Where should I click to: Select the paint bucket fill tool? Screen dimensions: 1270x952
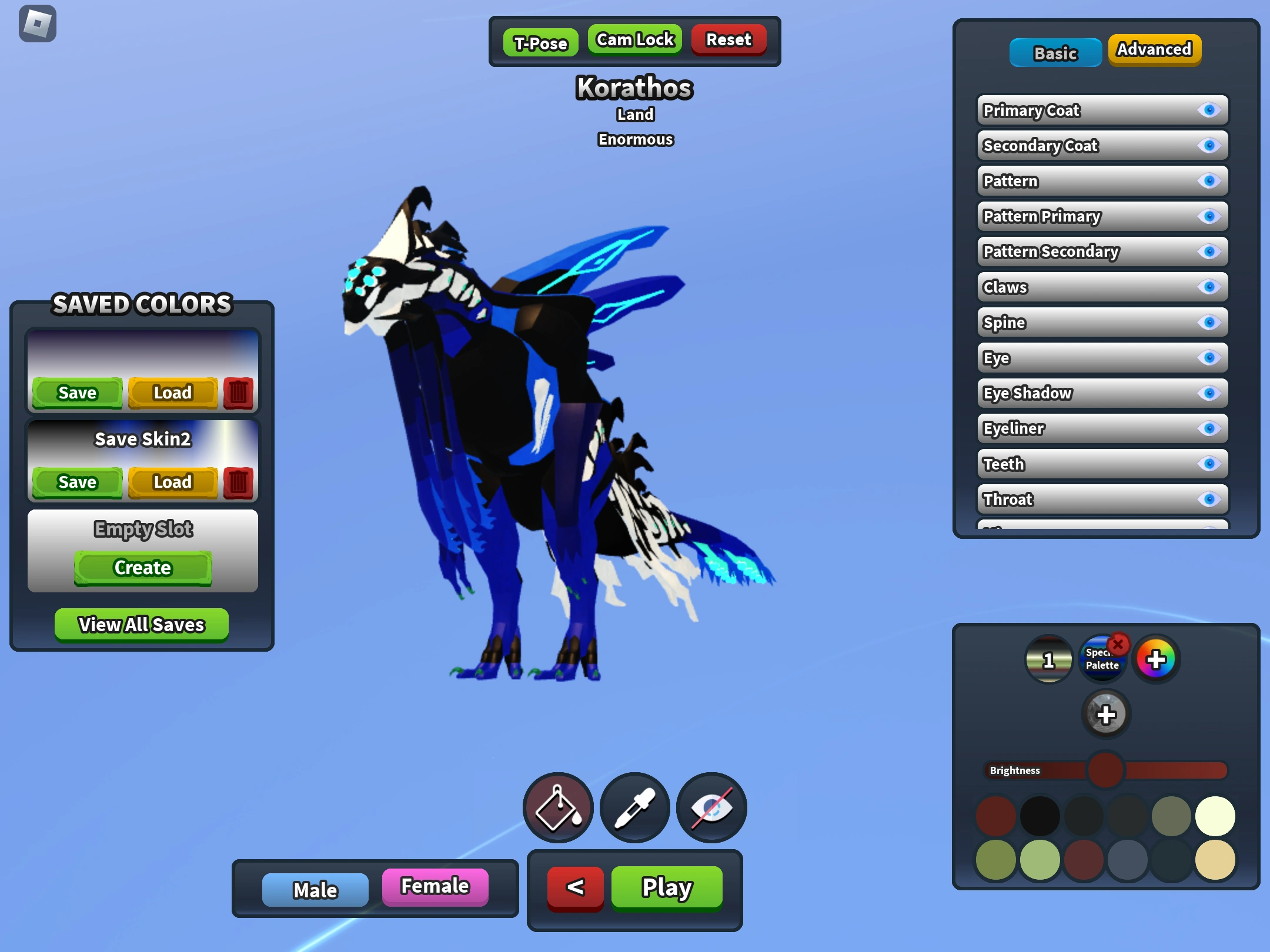pos(557,807)
